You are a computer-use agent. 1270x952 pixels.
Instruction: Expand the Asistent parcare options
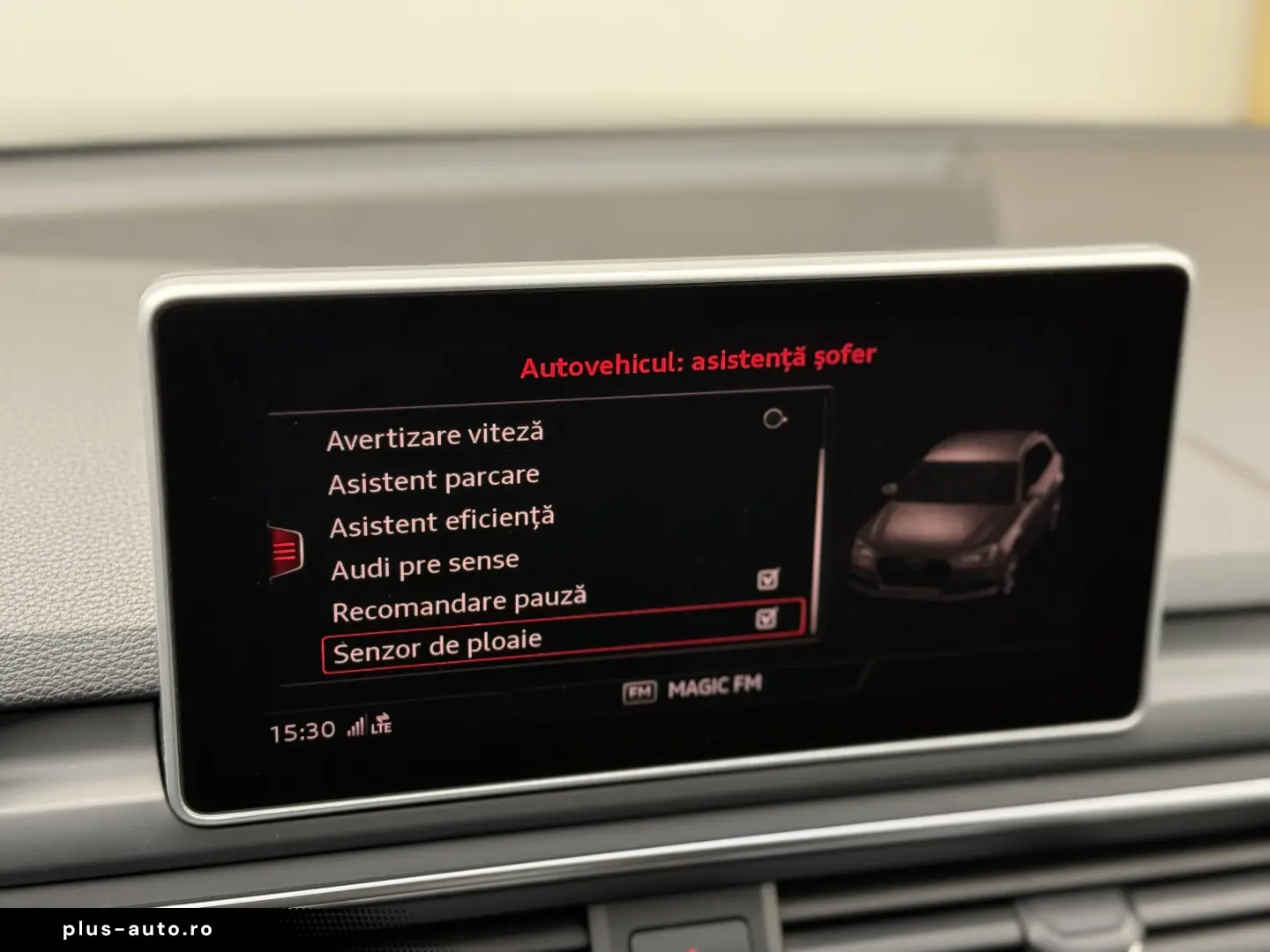(435, 476)
